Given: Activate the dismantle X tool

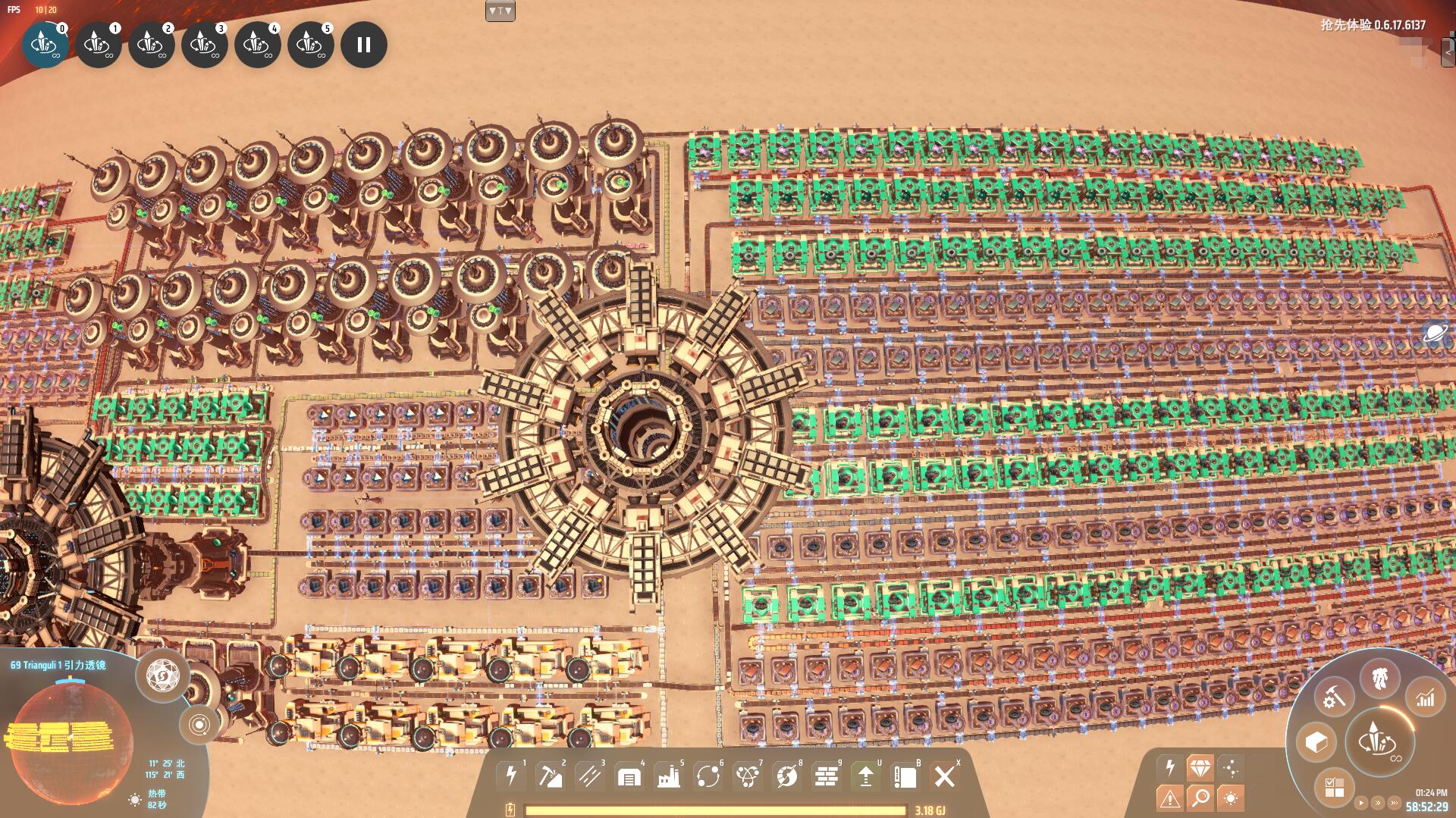Looking at the screenshot, I should pyautogui.click(x=944, y=776).
